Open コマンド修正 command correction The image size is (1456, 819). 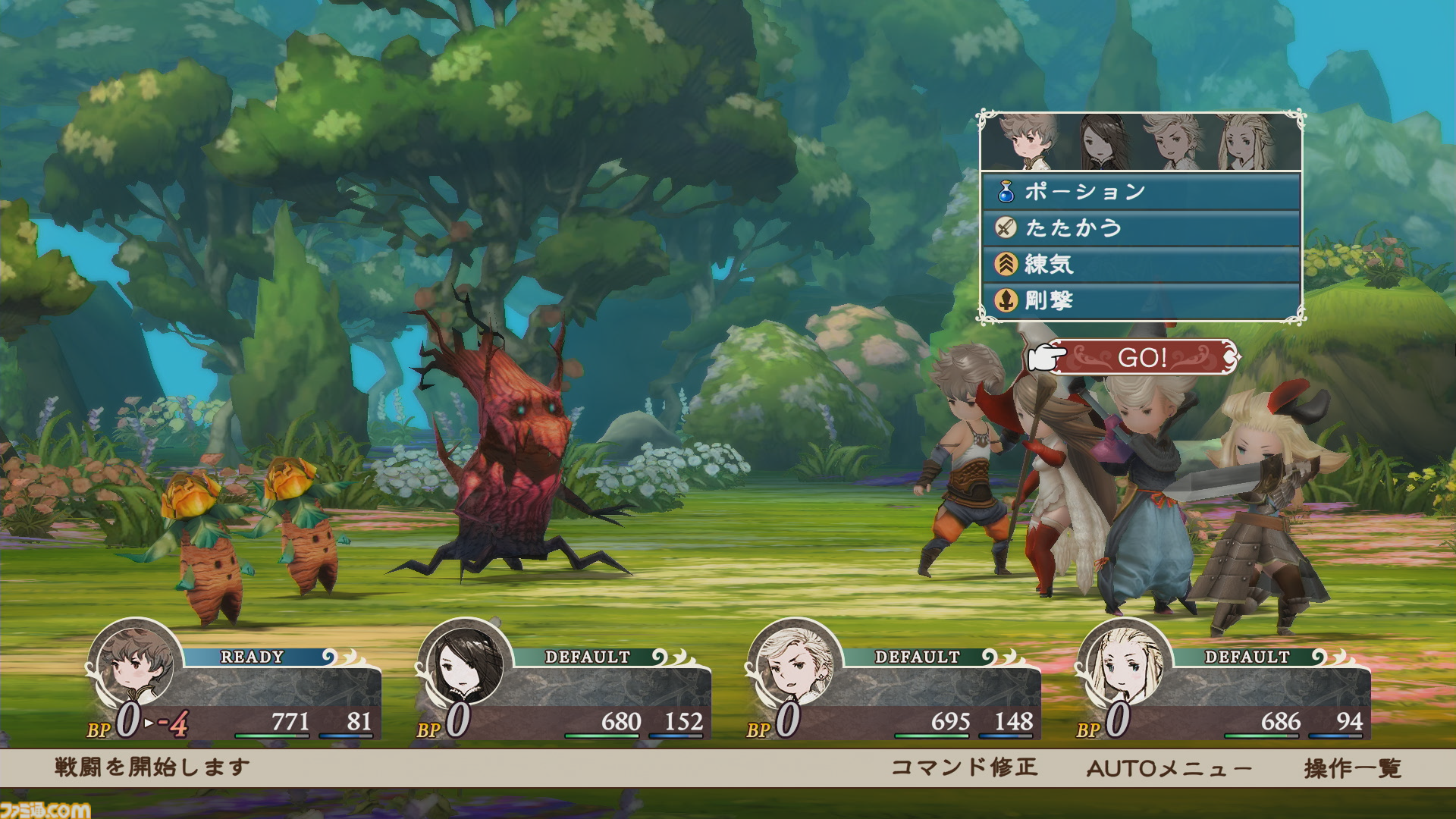[964, 767]
